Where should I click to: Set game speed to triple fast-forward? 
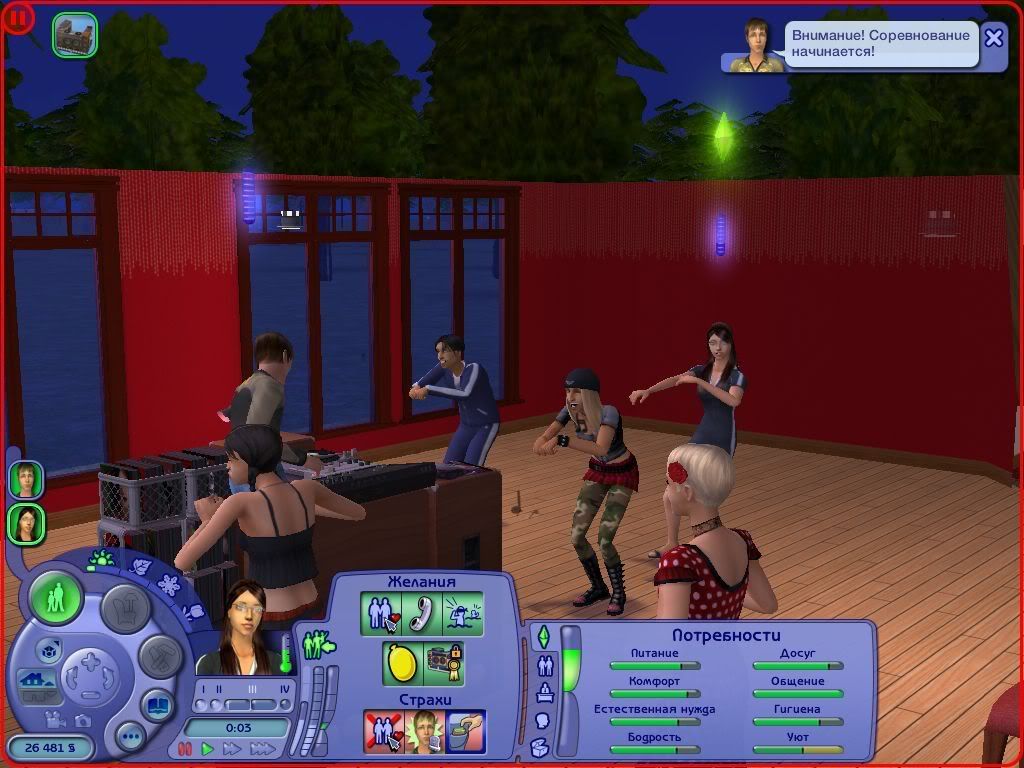(x=262, y=748)
